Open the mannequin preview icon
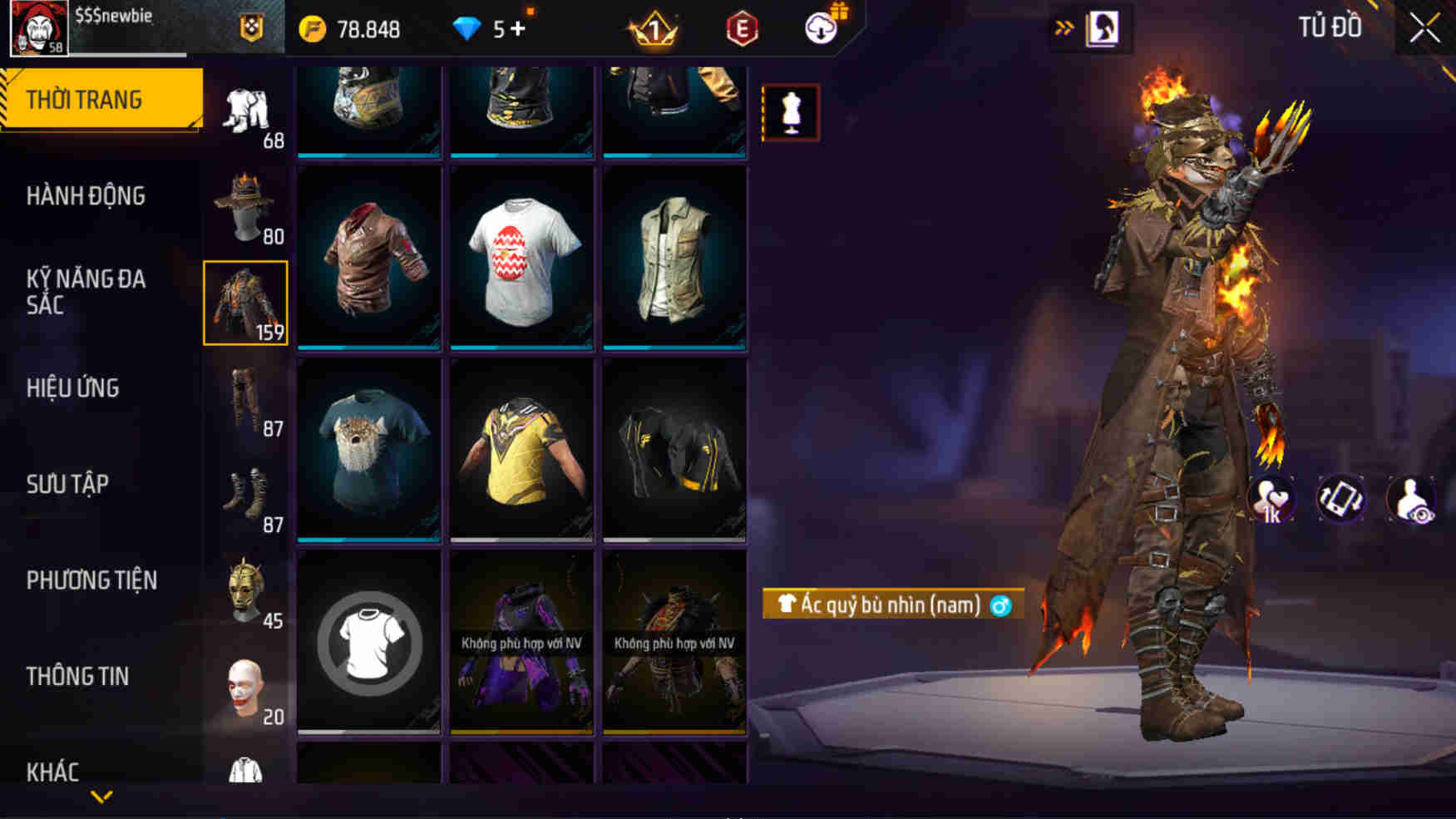The image size is (1456, 819). 791,115
